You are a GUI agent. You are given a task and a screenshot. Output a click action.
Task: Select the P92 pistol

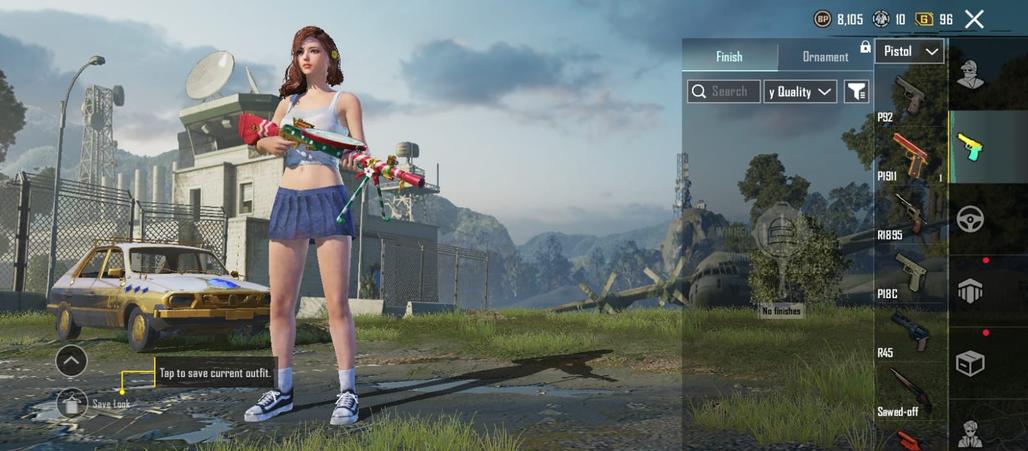click(x=910, y=98)
